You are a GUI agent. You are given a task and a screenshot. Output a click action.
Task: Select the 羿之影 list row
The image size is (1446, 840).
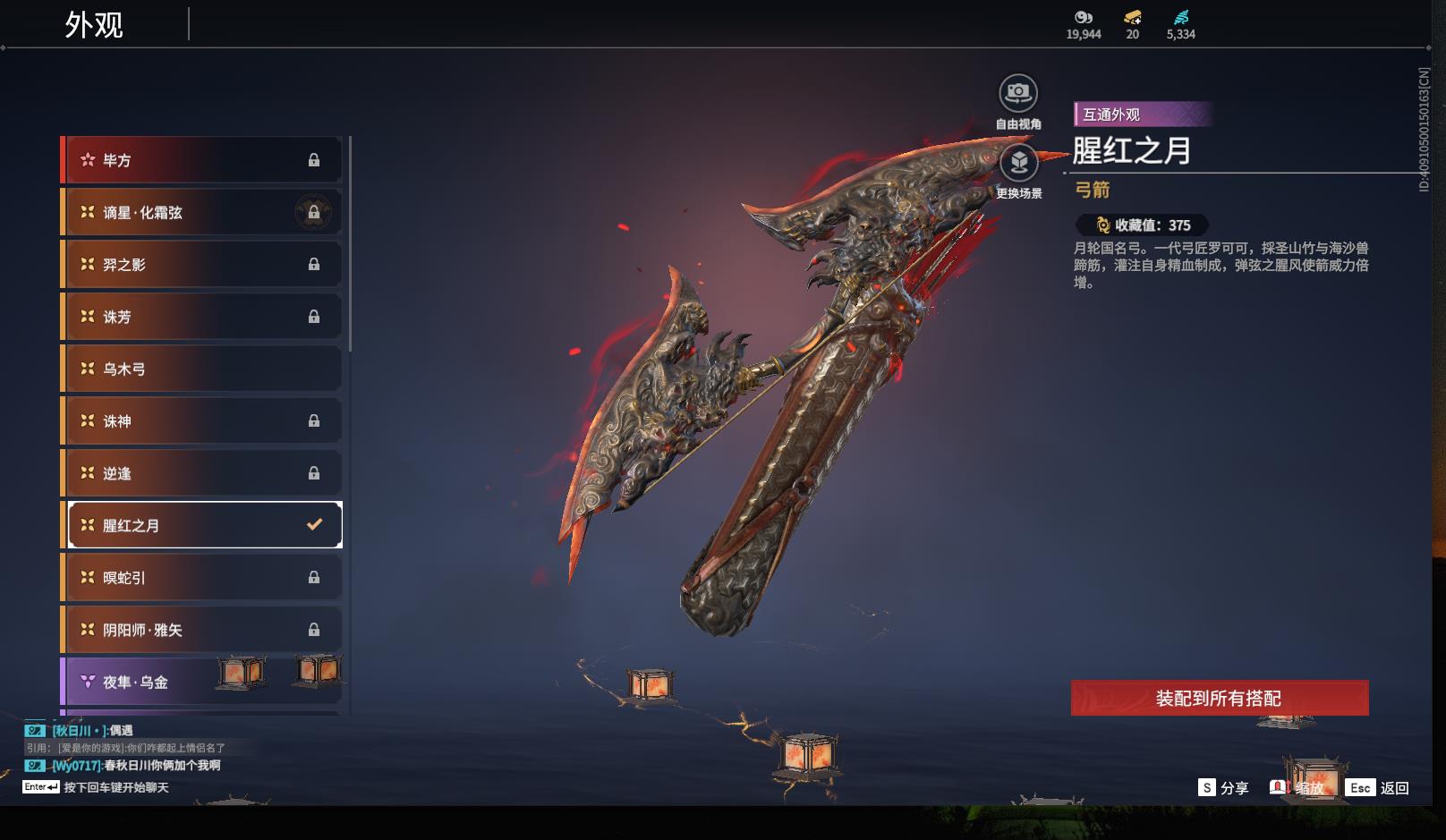[202, 265]
